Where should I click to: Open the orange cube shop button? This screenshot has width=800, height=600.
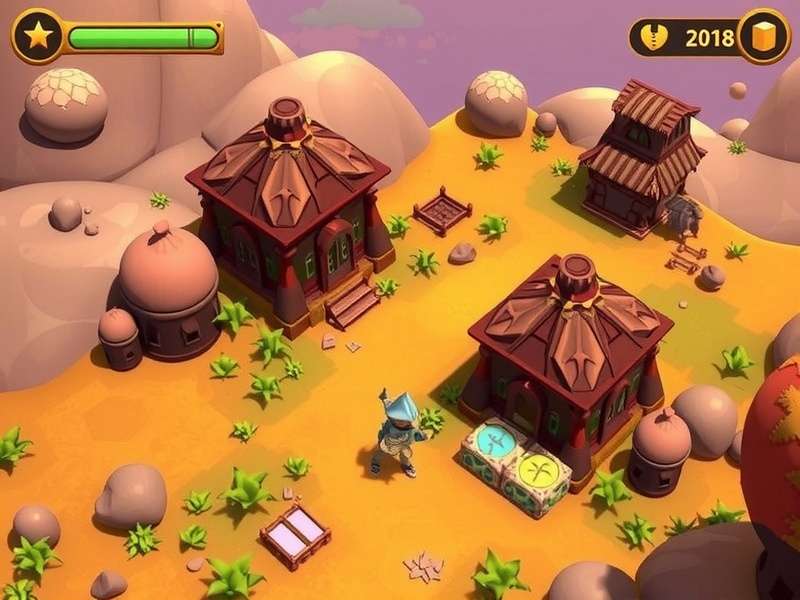[764, 38]
